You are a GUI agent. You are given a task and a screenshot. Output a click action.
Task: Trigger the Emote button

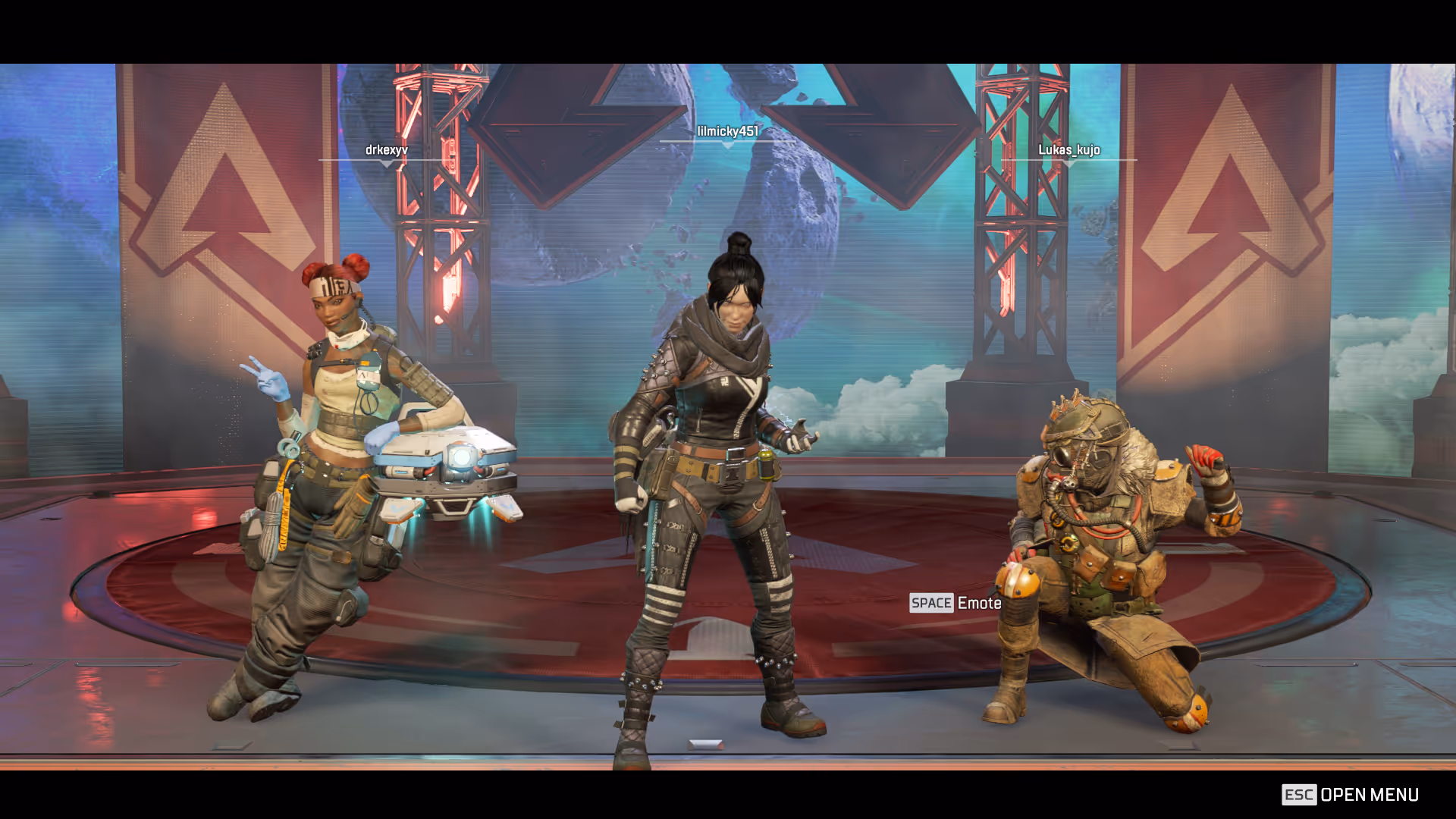[955, 604]
